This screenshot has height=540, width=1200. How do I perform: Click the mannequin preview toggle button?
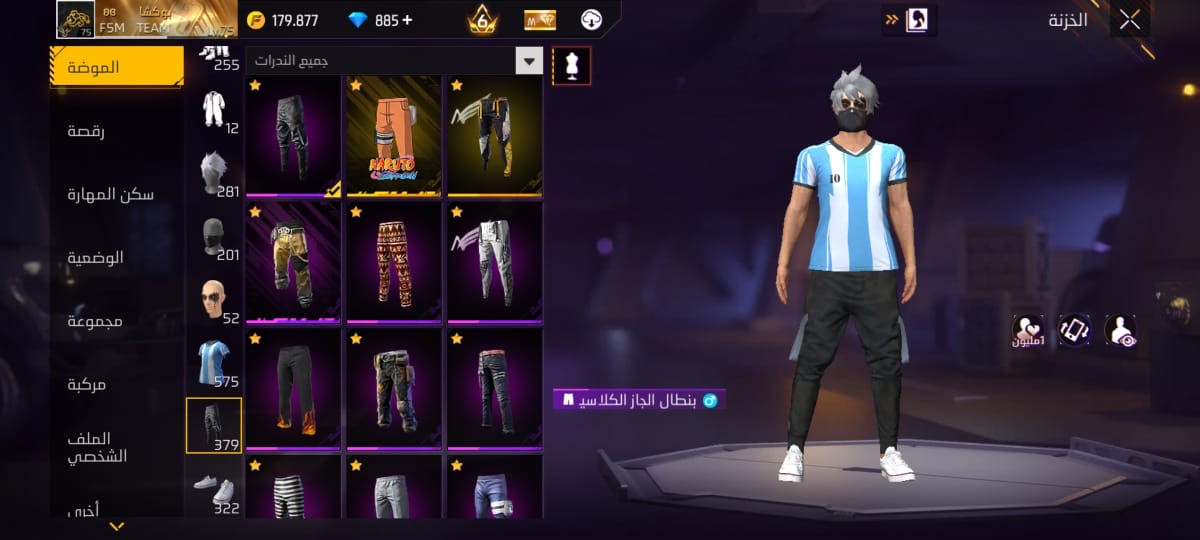coord(572,65)
